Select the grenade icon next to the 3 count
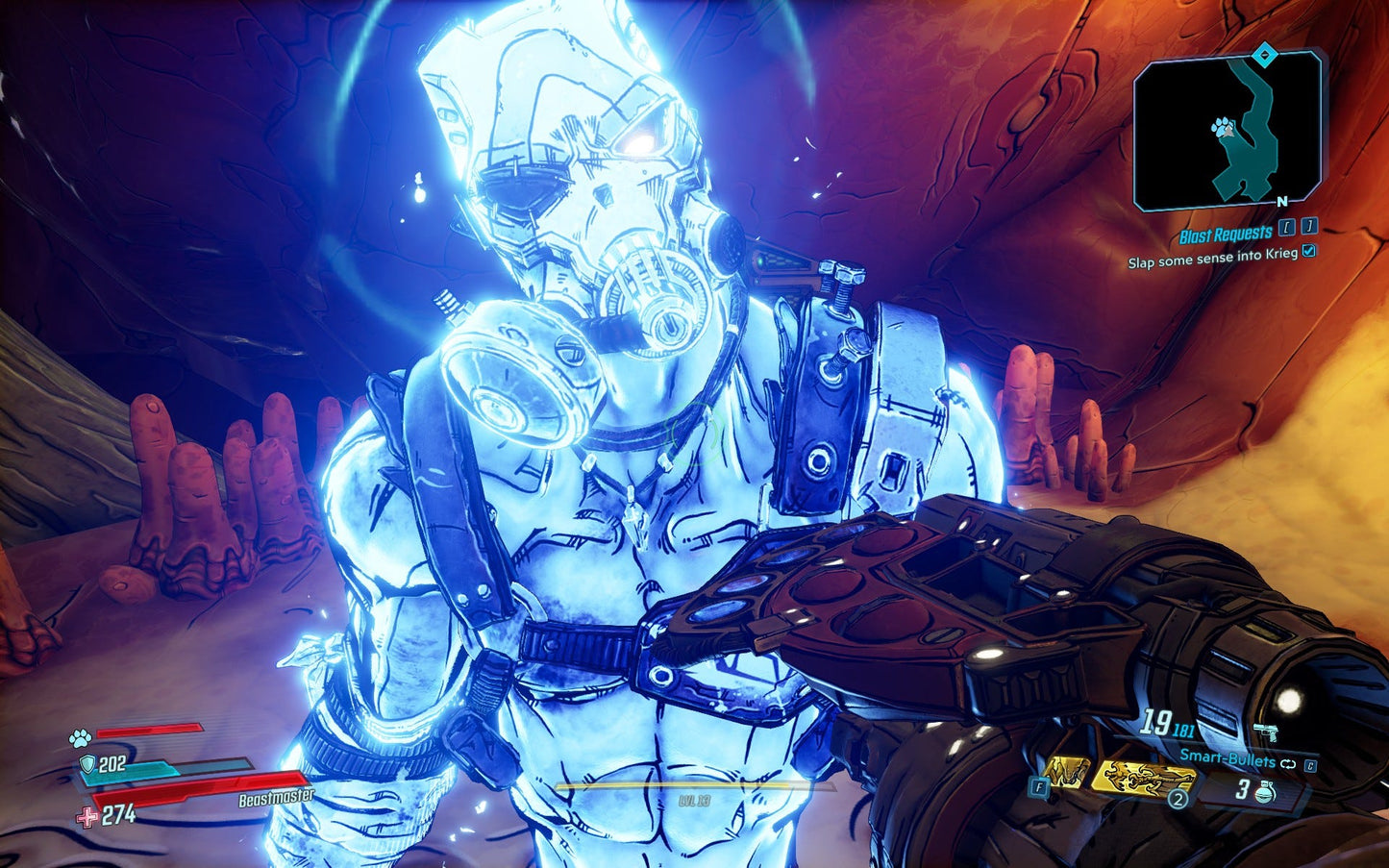This screenshot has width=1389, height=868. [1265, 792]
